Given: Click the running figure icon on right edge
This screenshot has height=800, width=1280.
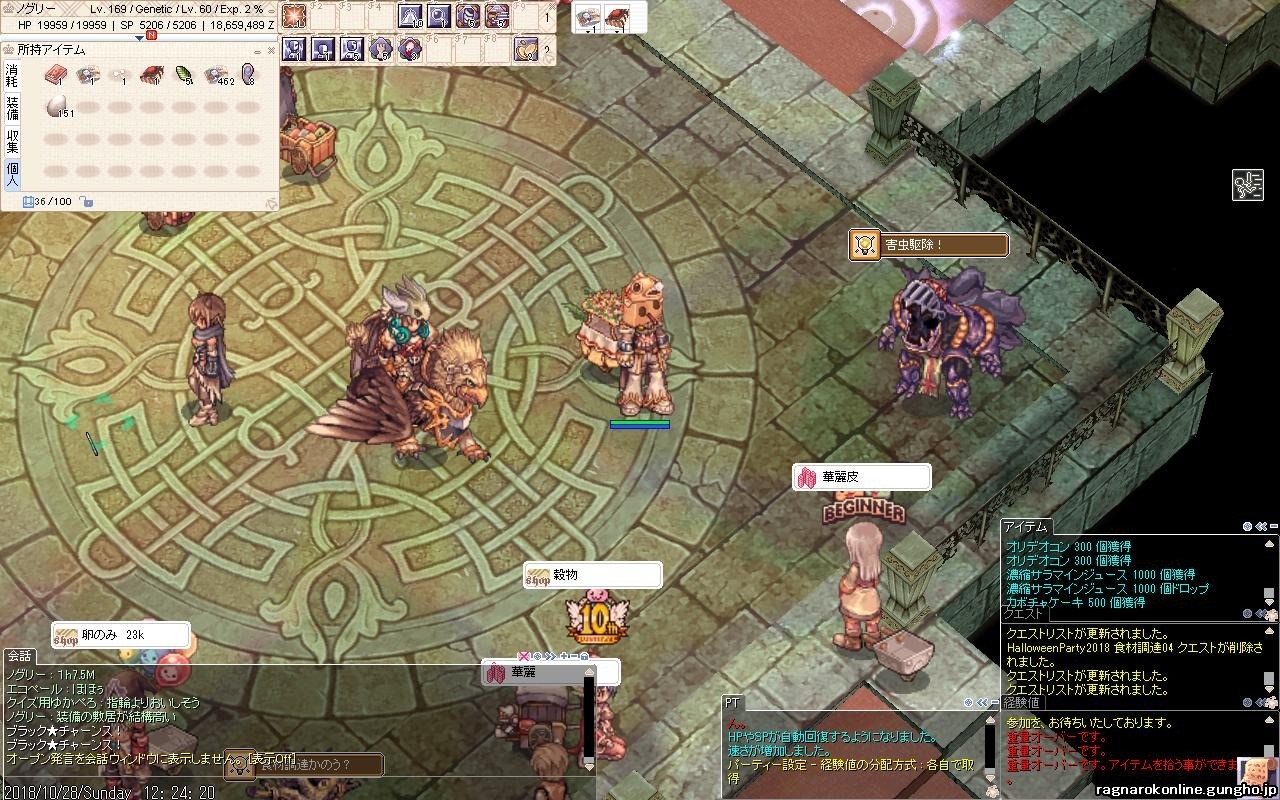Looking at the screenshot, I should [1247, 186].
